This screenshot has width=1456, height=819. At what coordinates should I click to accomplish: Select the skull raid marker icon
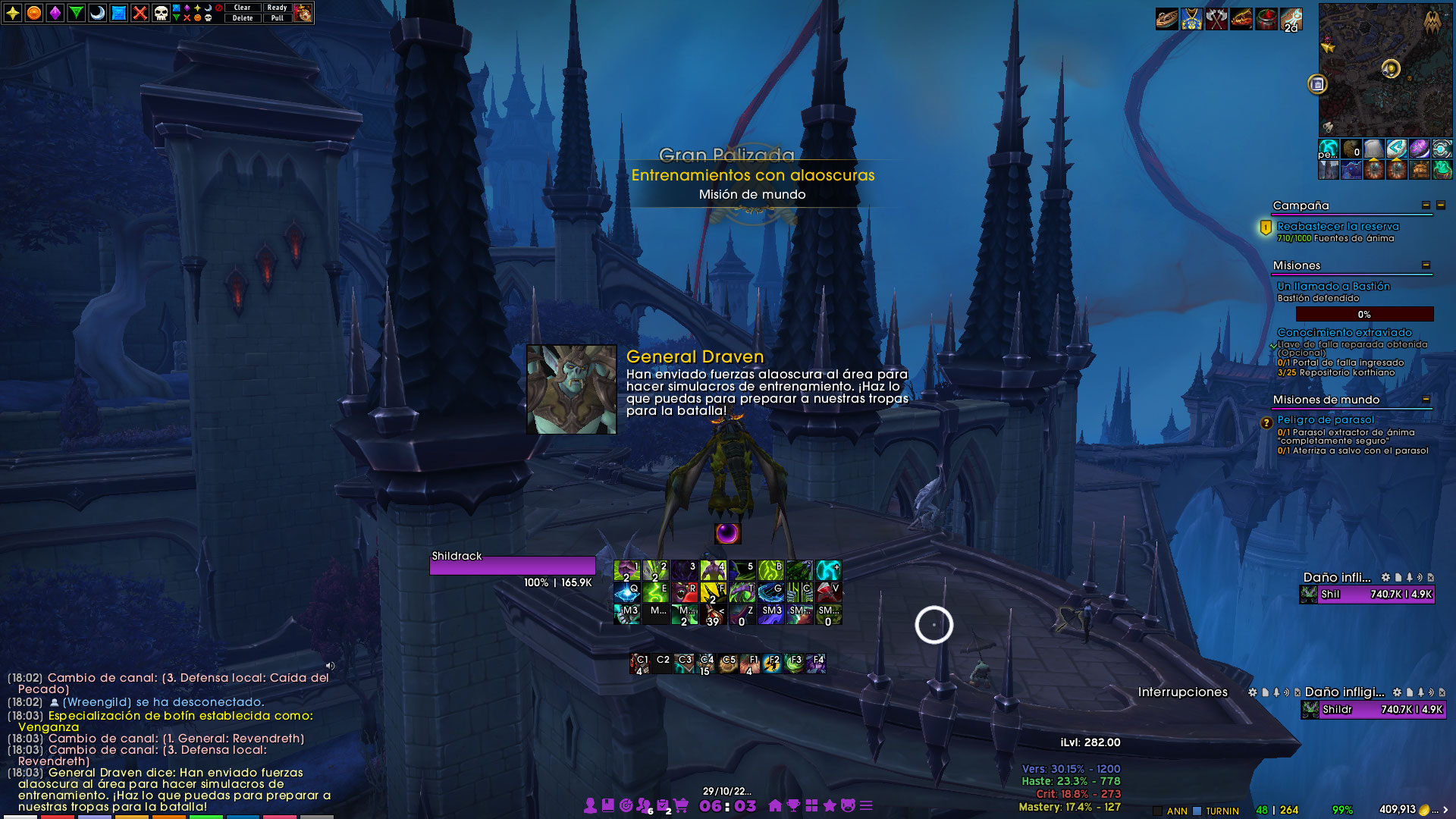pyautogui.click(x=161, y=13)
